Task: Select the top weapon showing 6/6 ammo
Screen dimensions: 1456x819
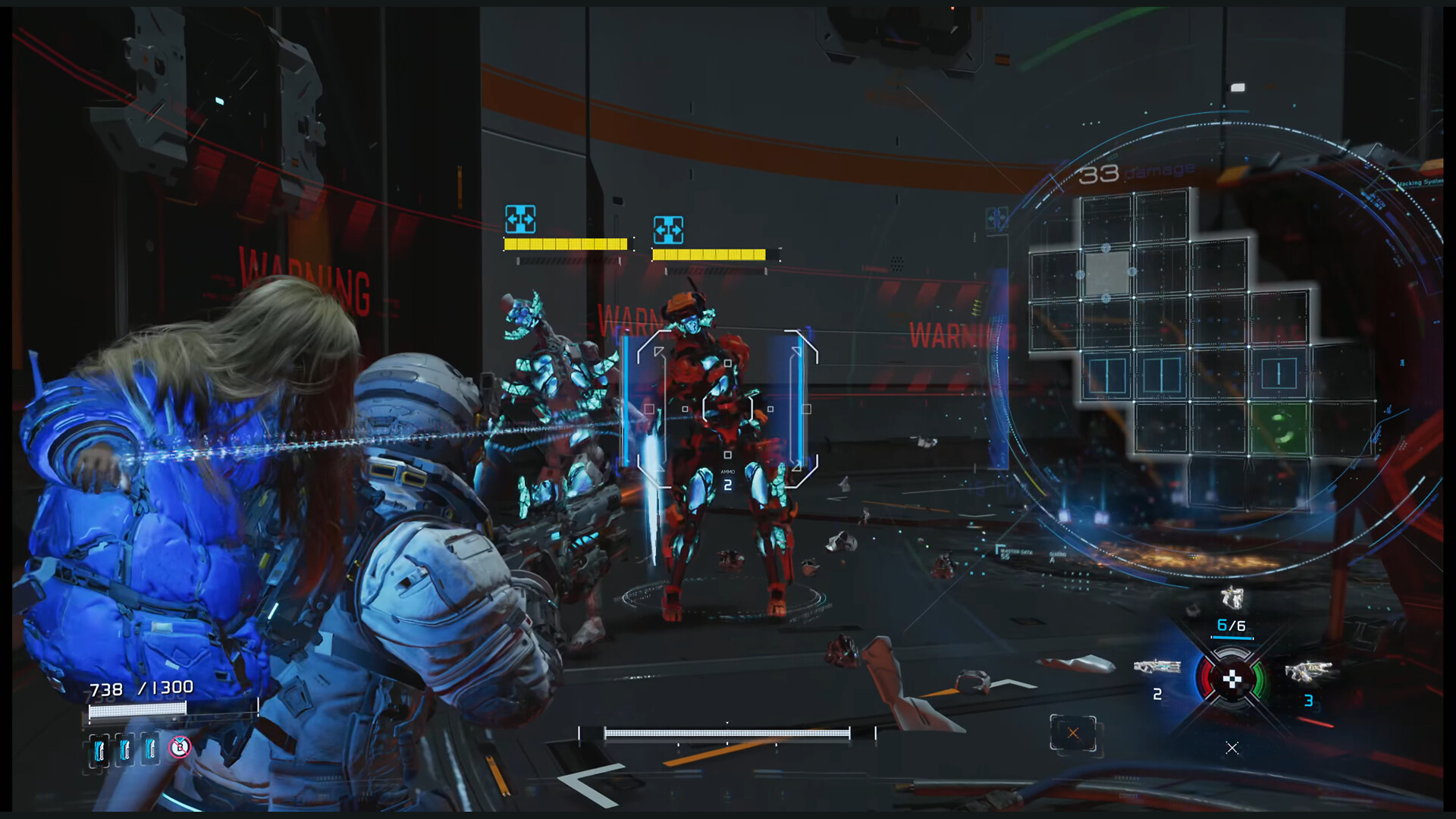Action: point(1232,599)
